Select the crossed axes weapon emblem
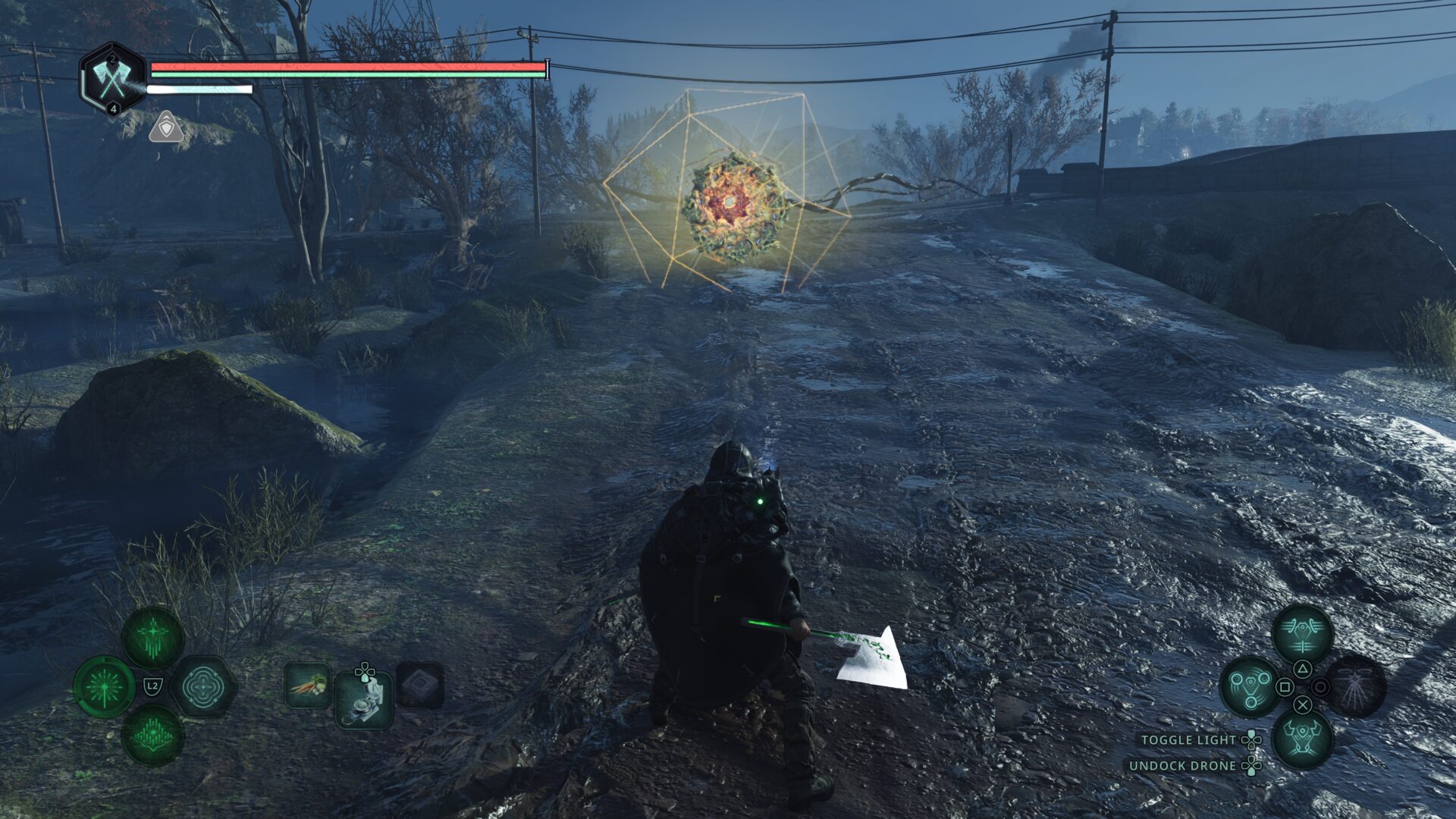Screen dimensions: 1456x819 coord(113,79)
